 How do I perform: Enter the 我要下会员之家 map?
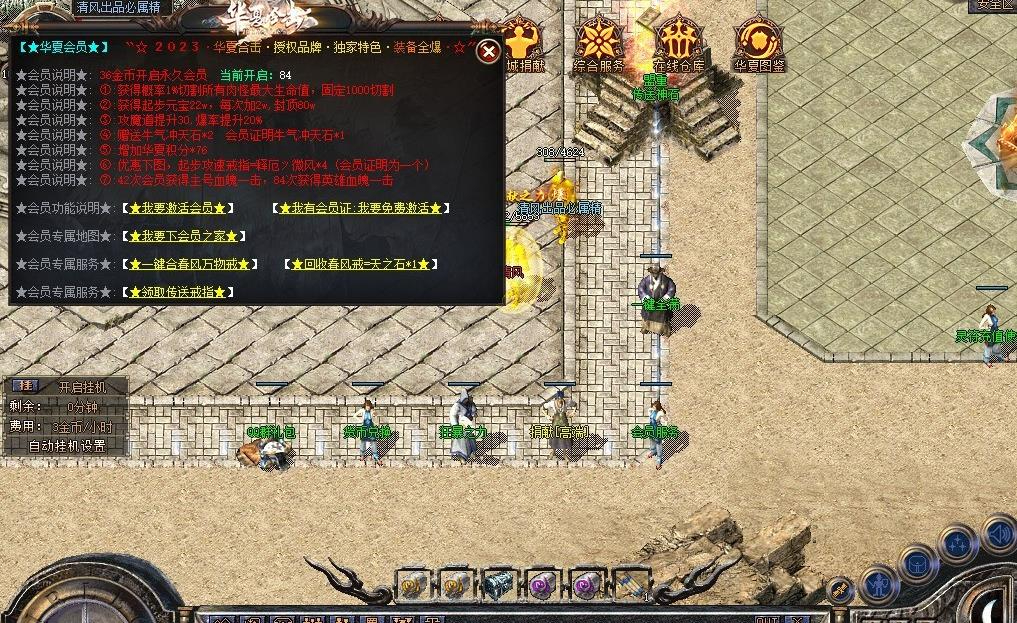183,236
